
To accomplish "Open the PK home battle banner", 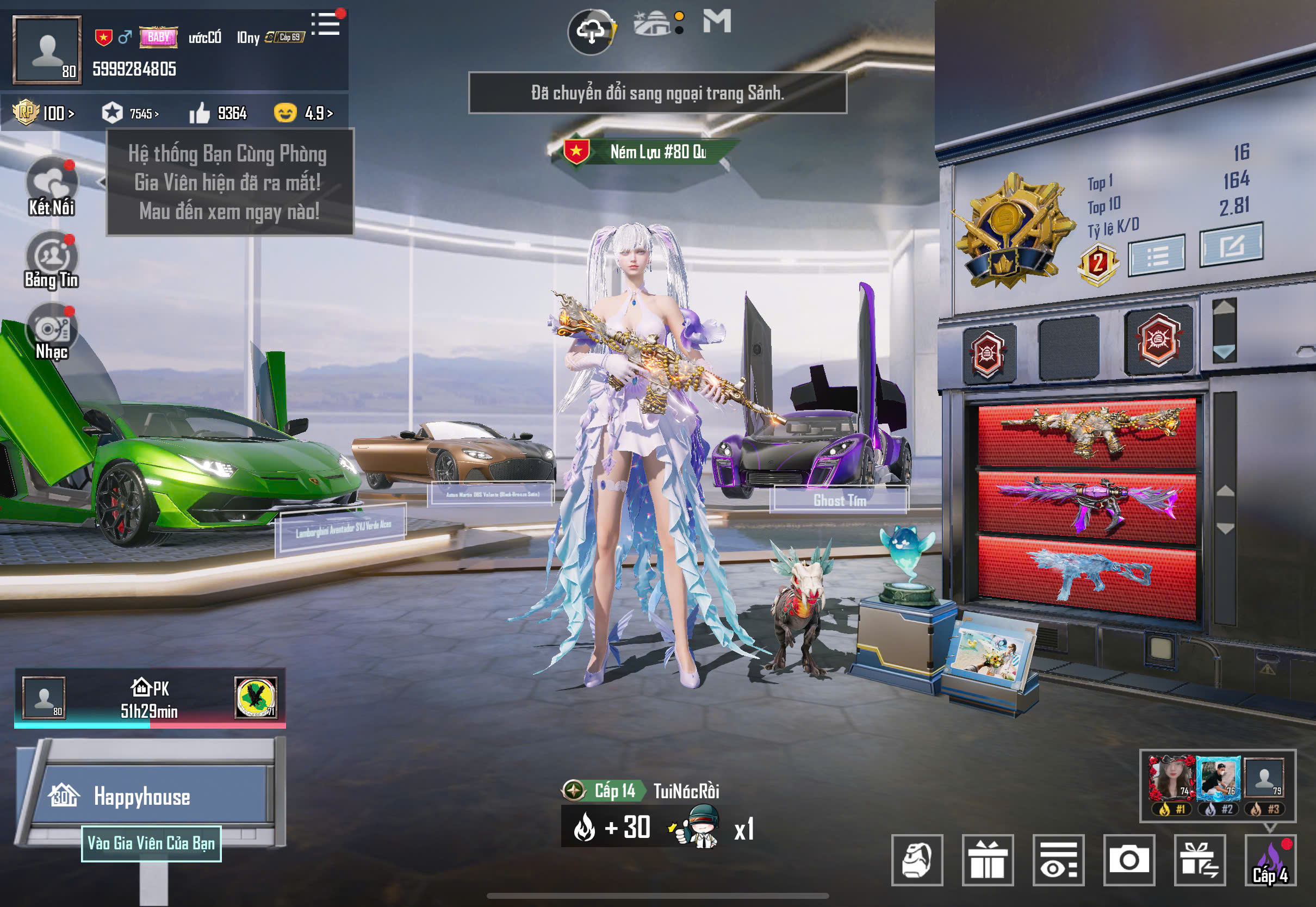I will (150, 698).
